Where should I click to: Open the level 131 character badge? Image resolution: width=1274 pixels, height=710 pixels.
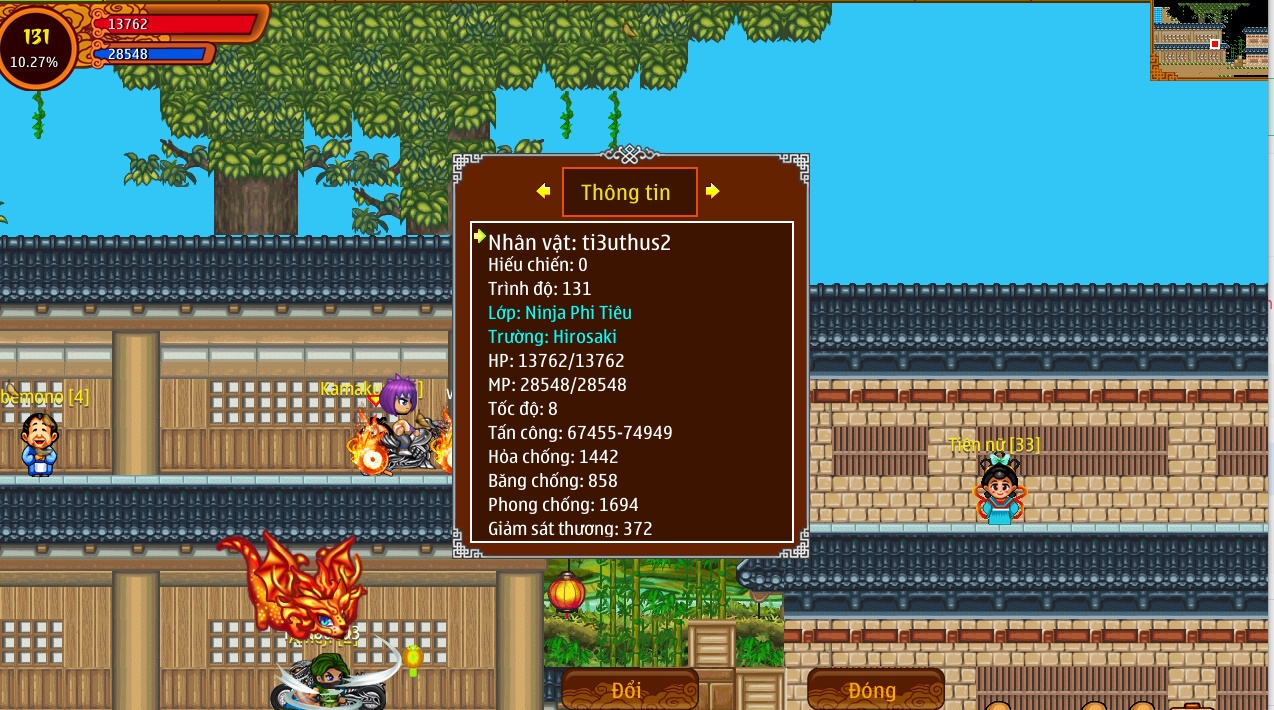(x=36, y=46)
